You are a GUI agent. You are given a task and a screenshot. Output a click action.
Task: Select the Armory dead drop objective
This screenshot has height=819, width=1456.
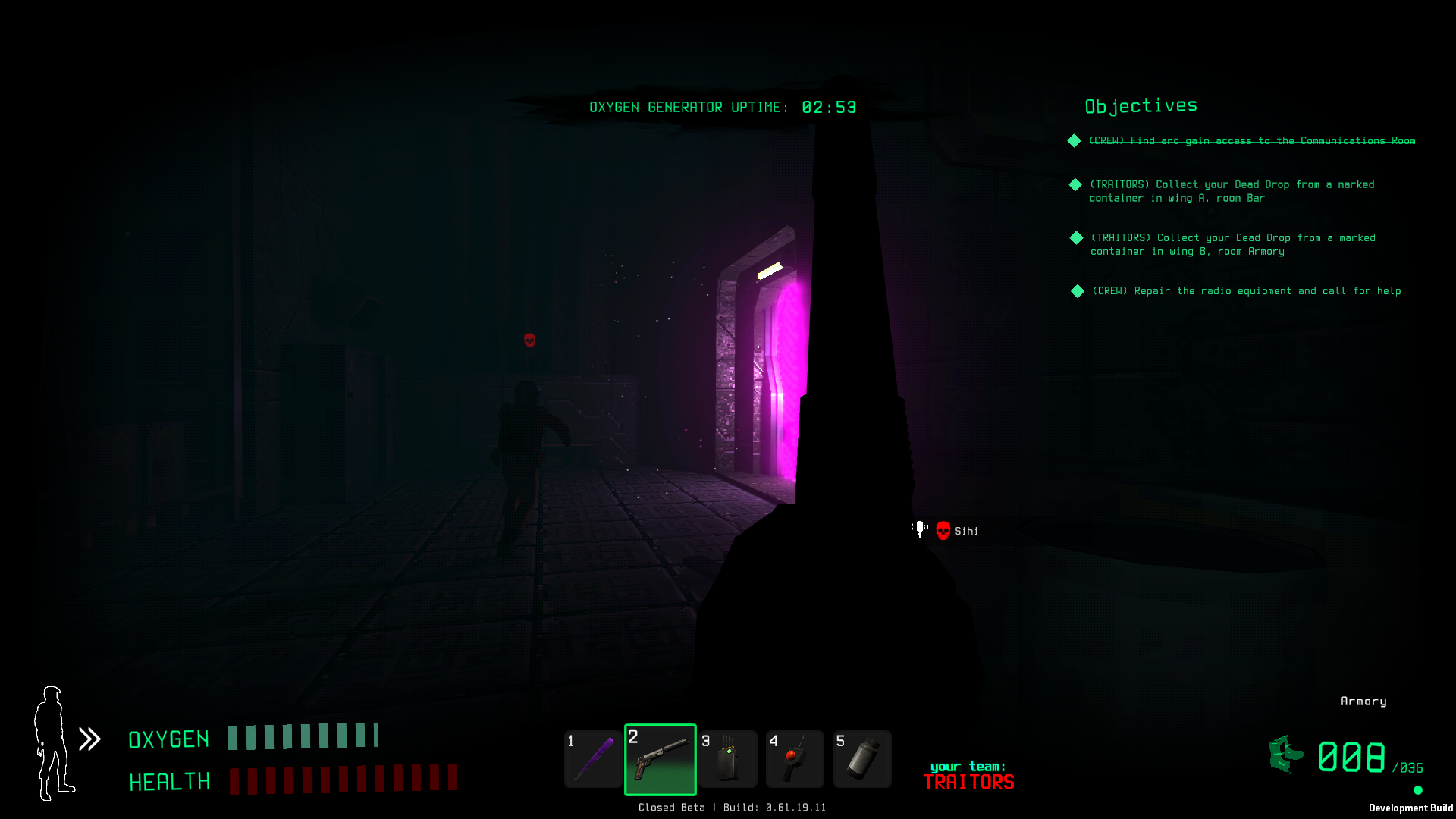tap(1232, 244)
